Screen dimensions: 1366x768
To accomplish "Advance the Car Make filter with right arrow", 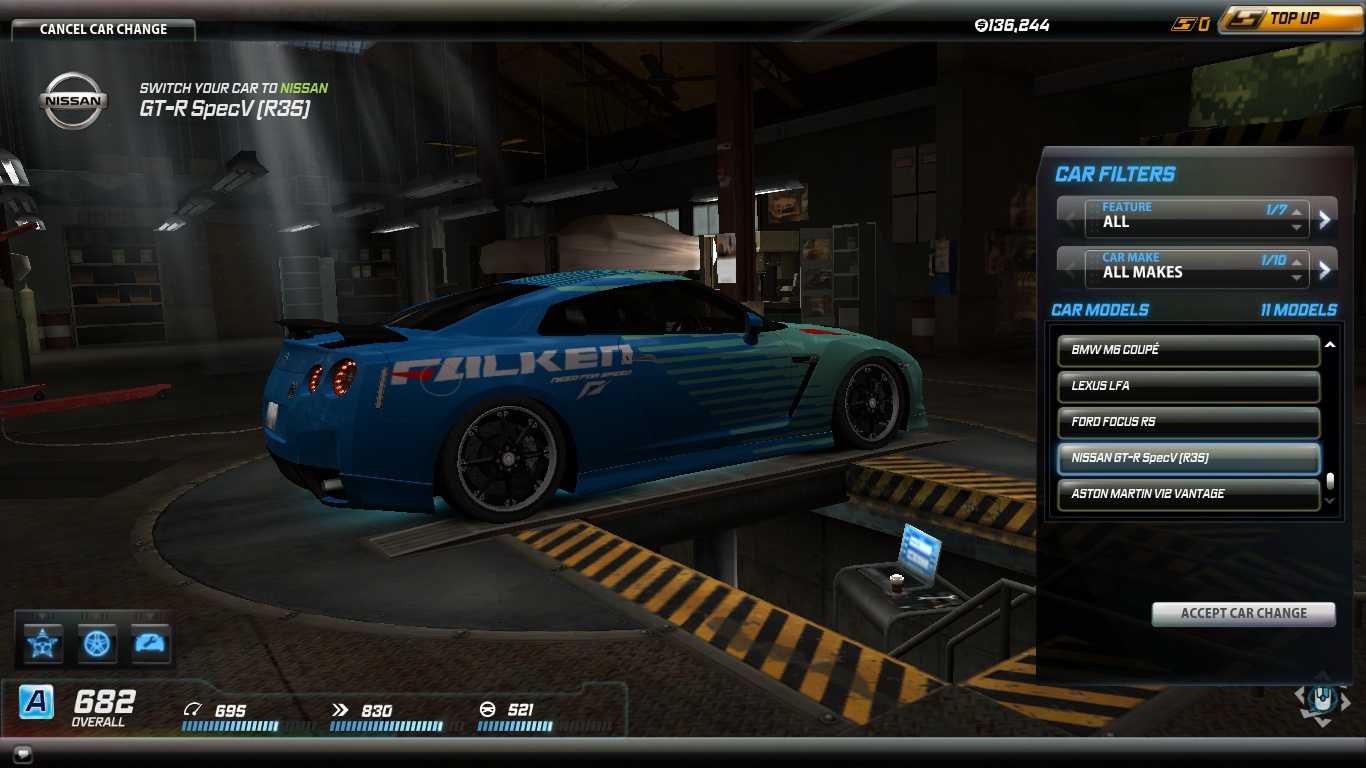I will pos(1325,269).
